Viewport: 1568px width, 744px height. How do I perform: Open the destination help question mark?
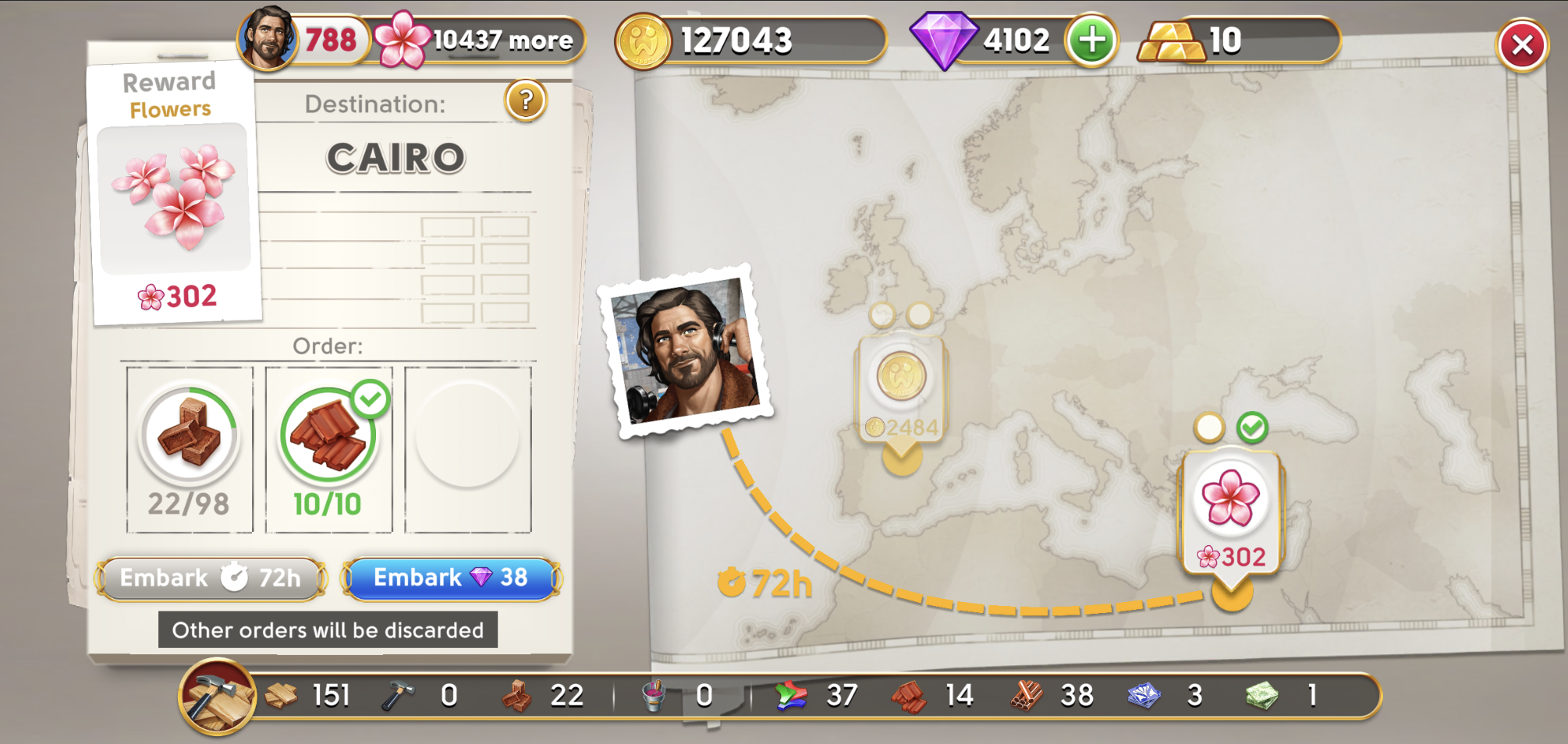coord(526,101)
